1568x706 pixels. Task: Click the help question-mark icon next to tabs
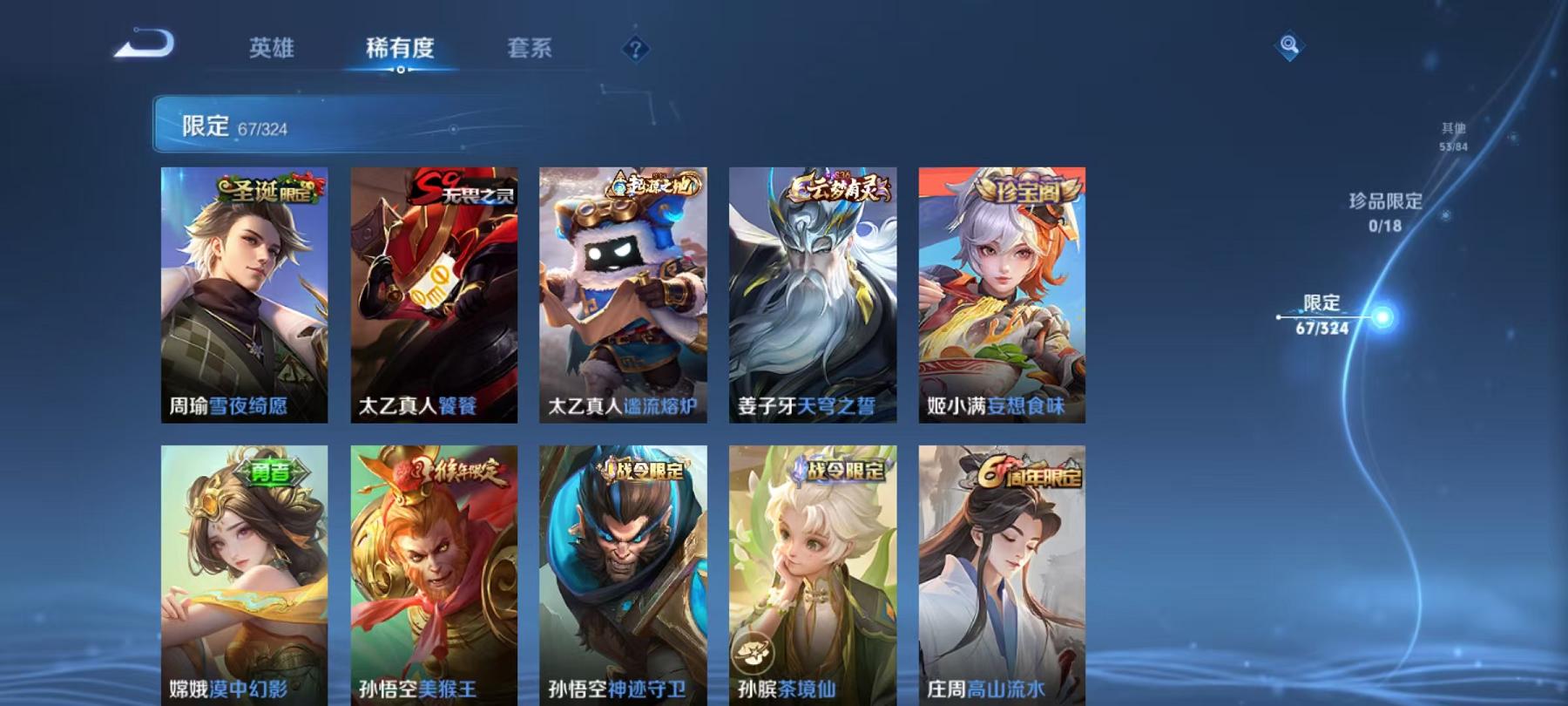point(637,50)
